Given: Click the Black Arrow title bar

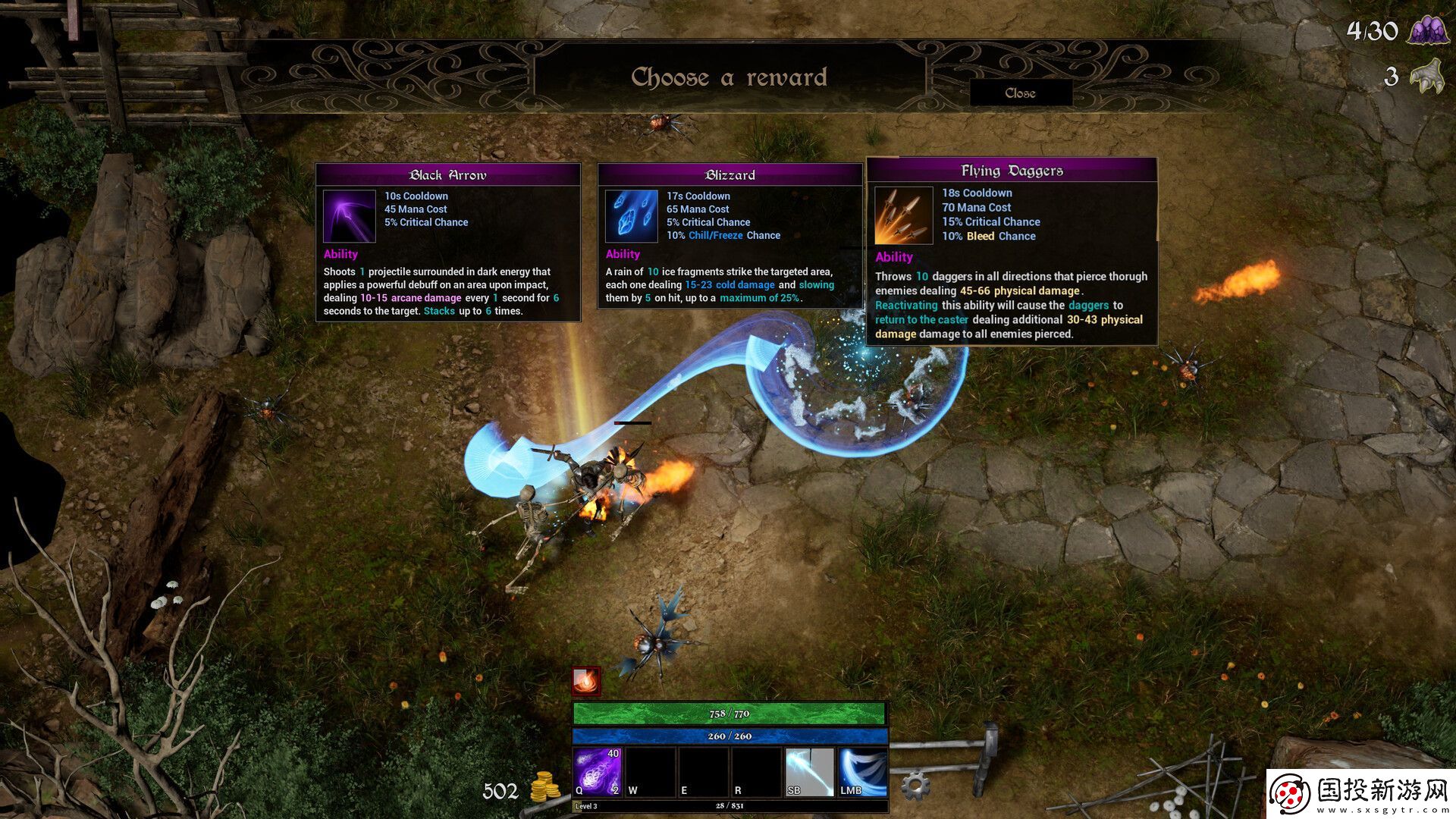Looking at the screenshot, I should point(447,174).
